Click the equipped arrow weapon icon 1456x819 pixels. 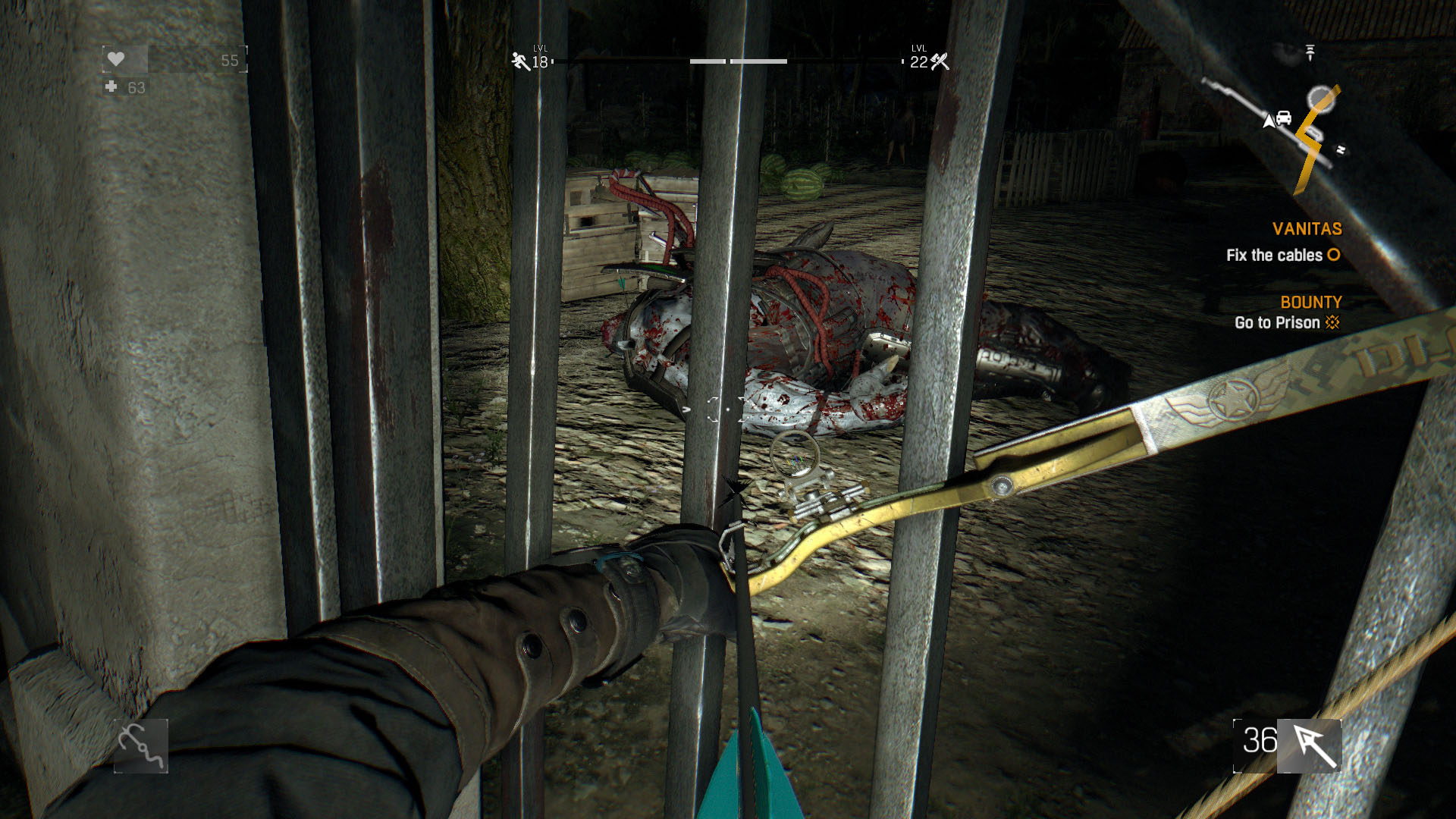[x=1311, y=746]
